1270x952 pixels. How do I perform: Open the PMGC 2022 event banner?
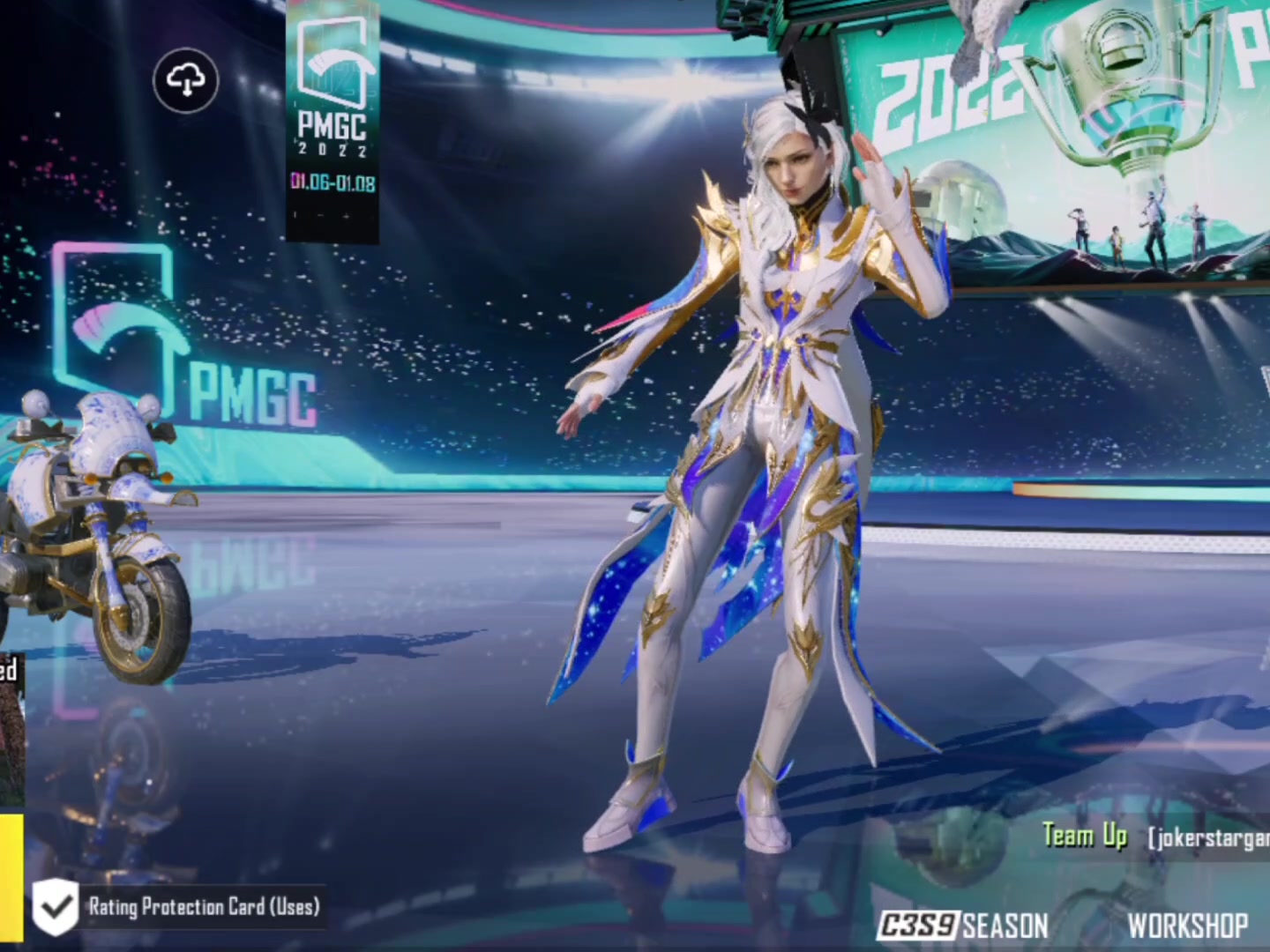click(x=332, y=123)
